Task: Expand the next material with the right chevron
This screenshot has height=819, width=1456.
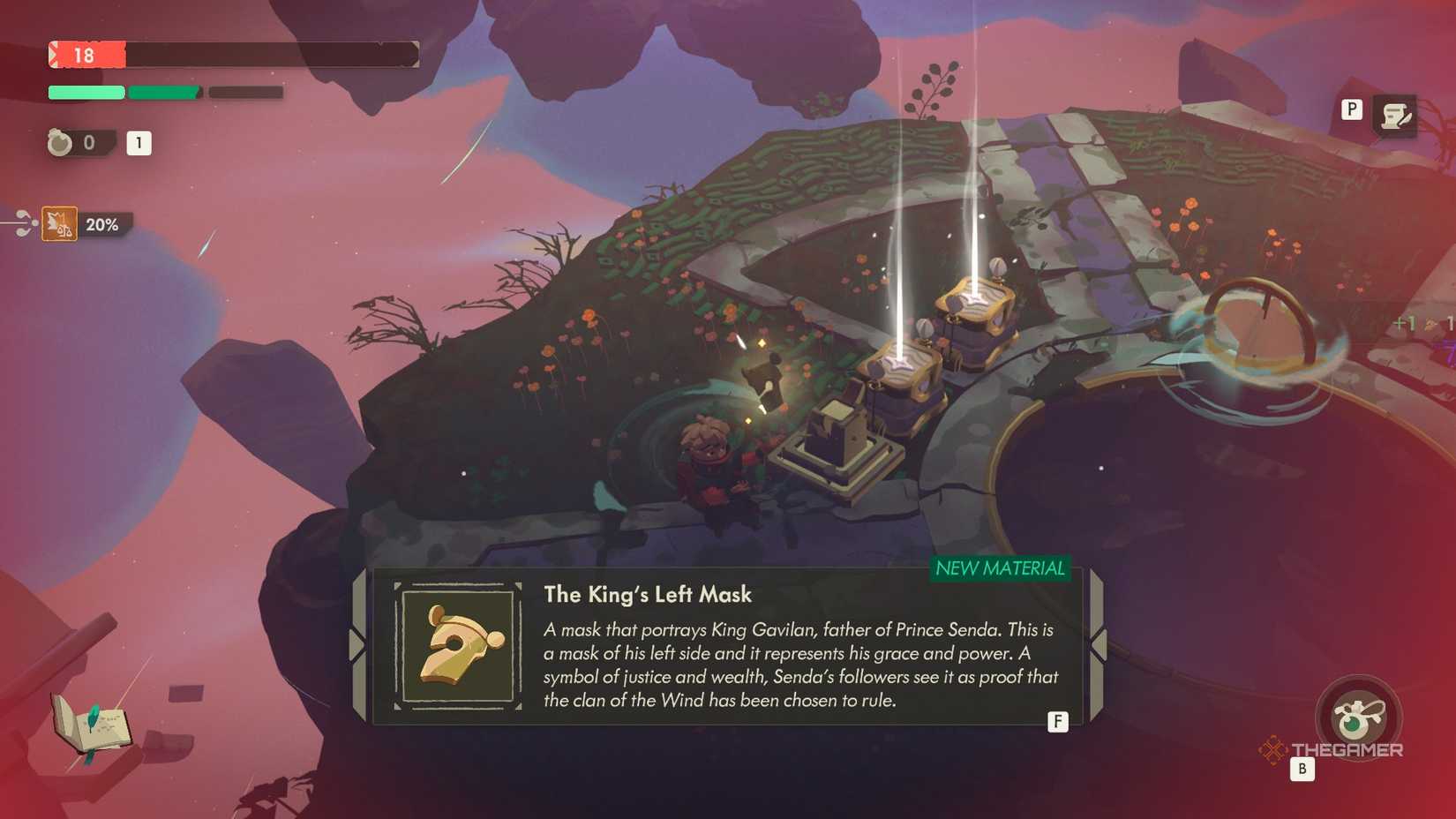Action: tap(1098, 642)
